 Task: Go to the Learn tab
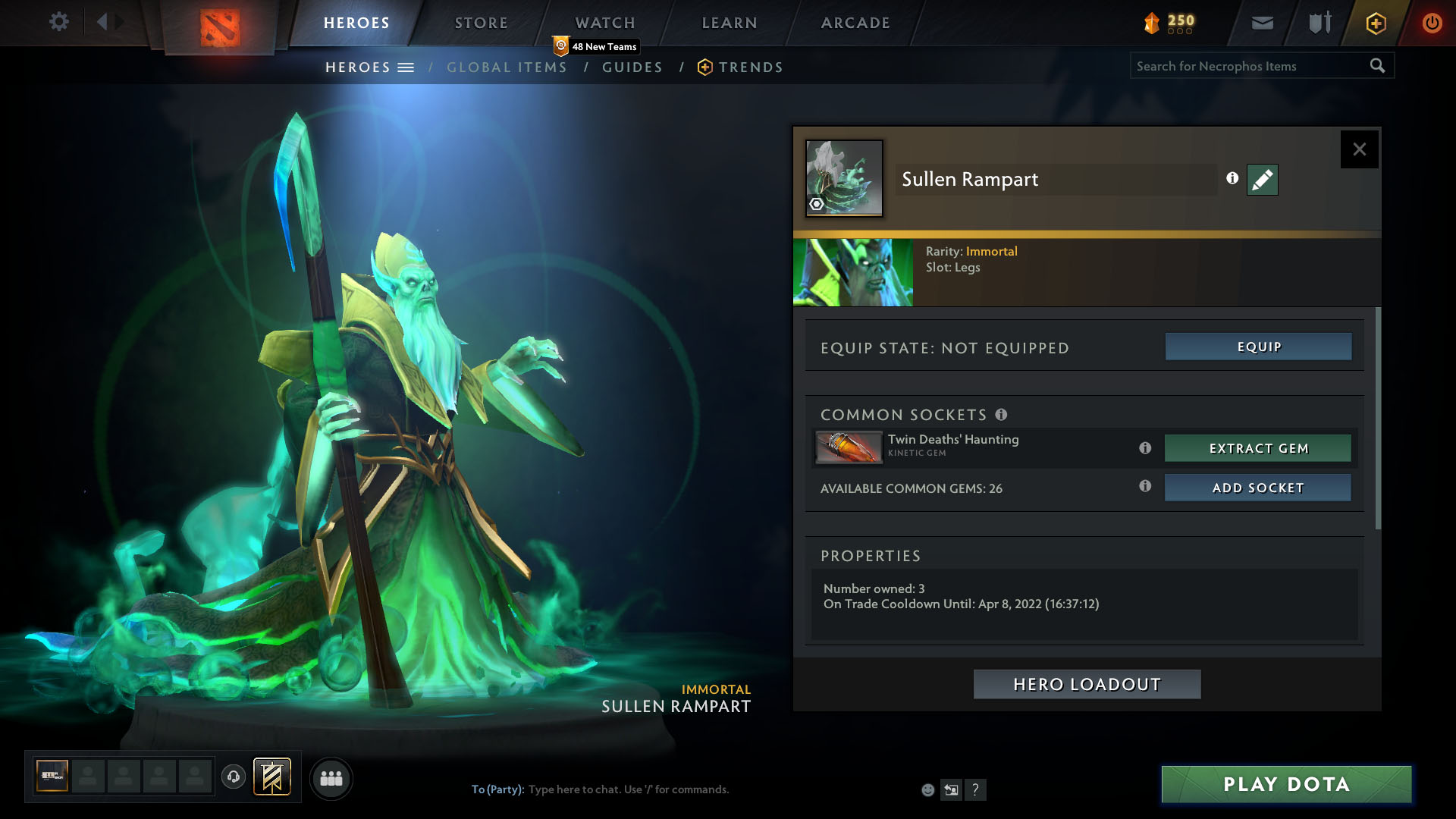point(730,23)
